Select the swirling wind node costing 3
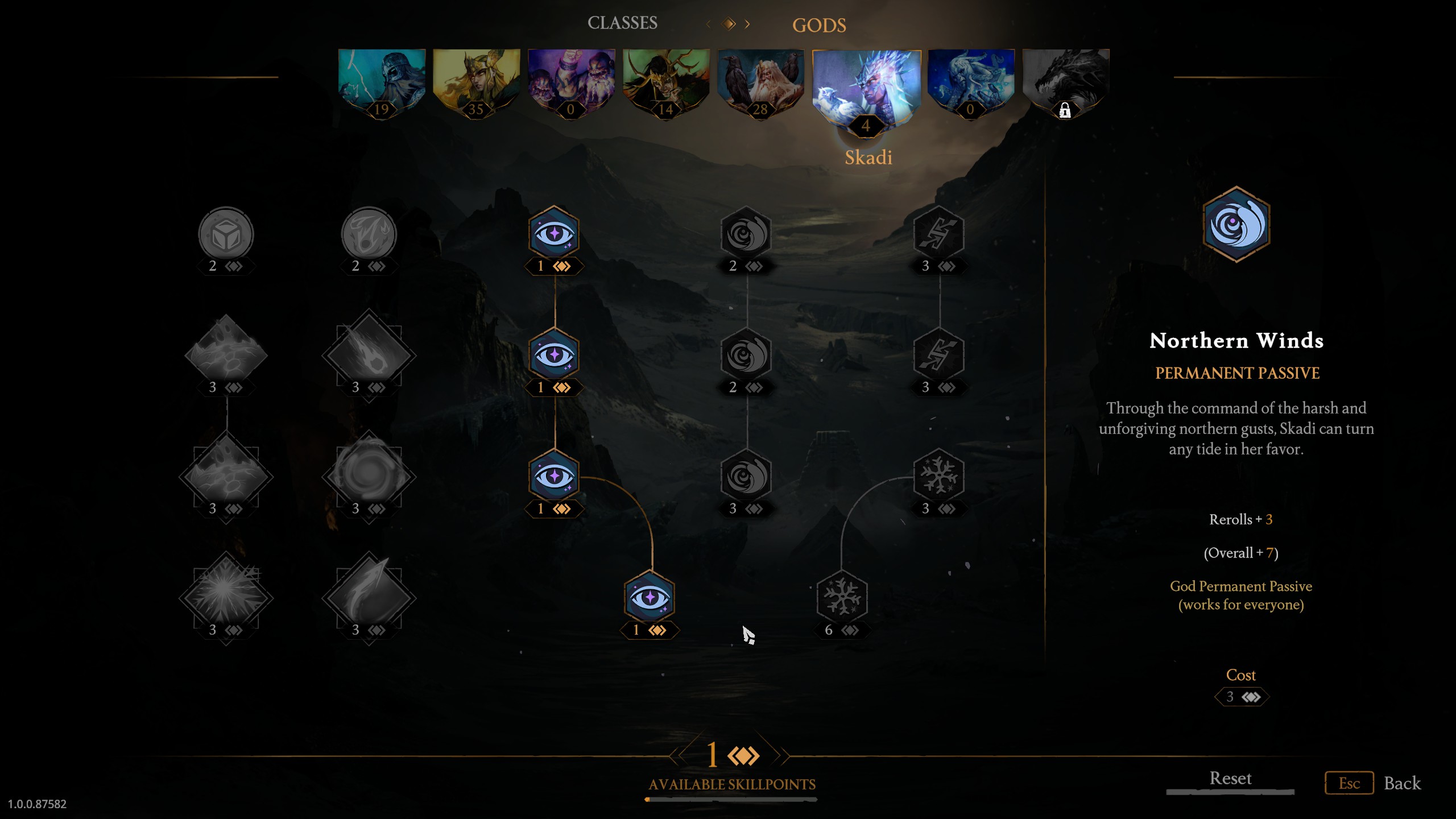1456x819 pixels. pos(746,477)
